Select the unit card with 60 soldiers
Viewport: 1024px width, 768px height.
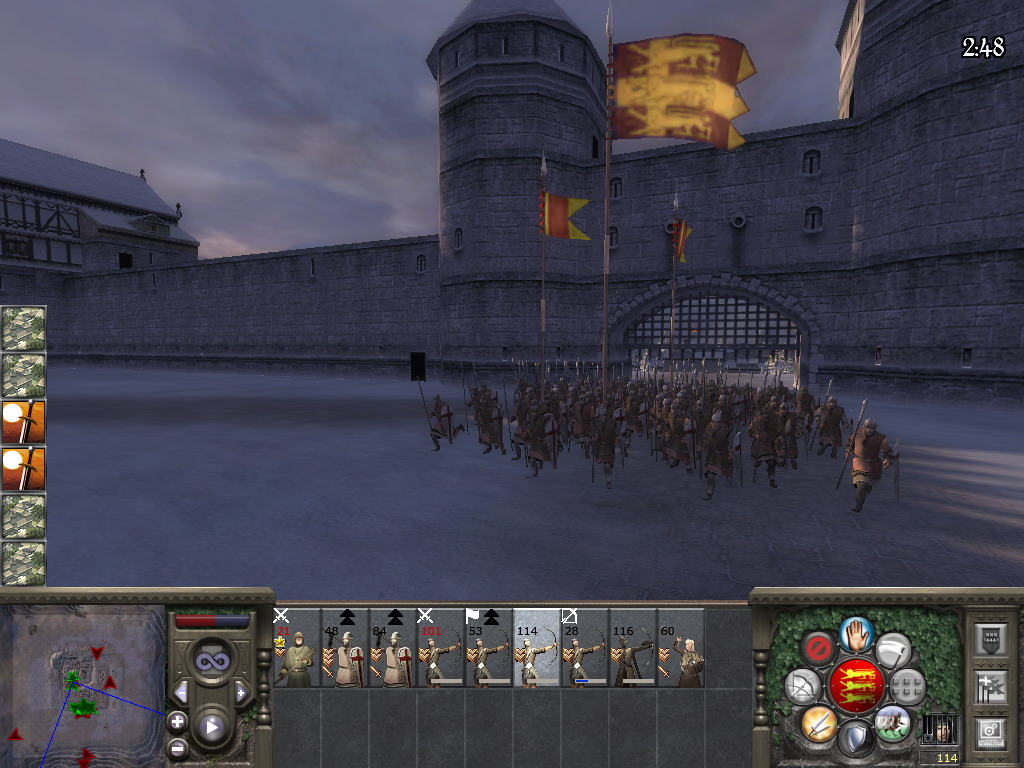[681, 648]
